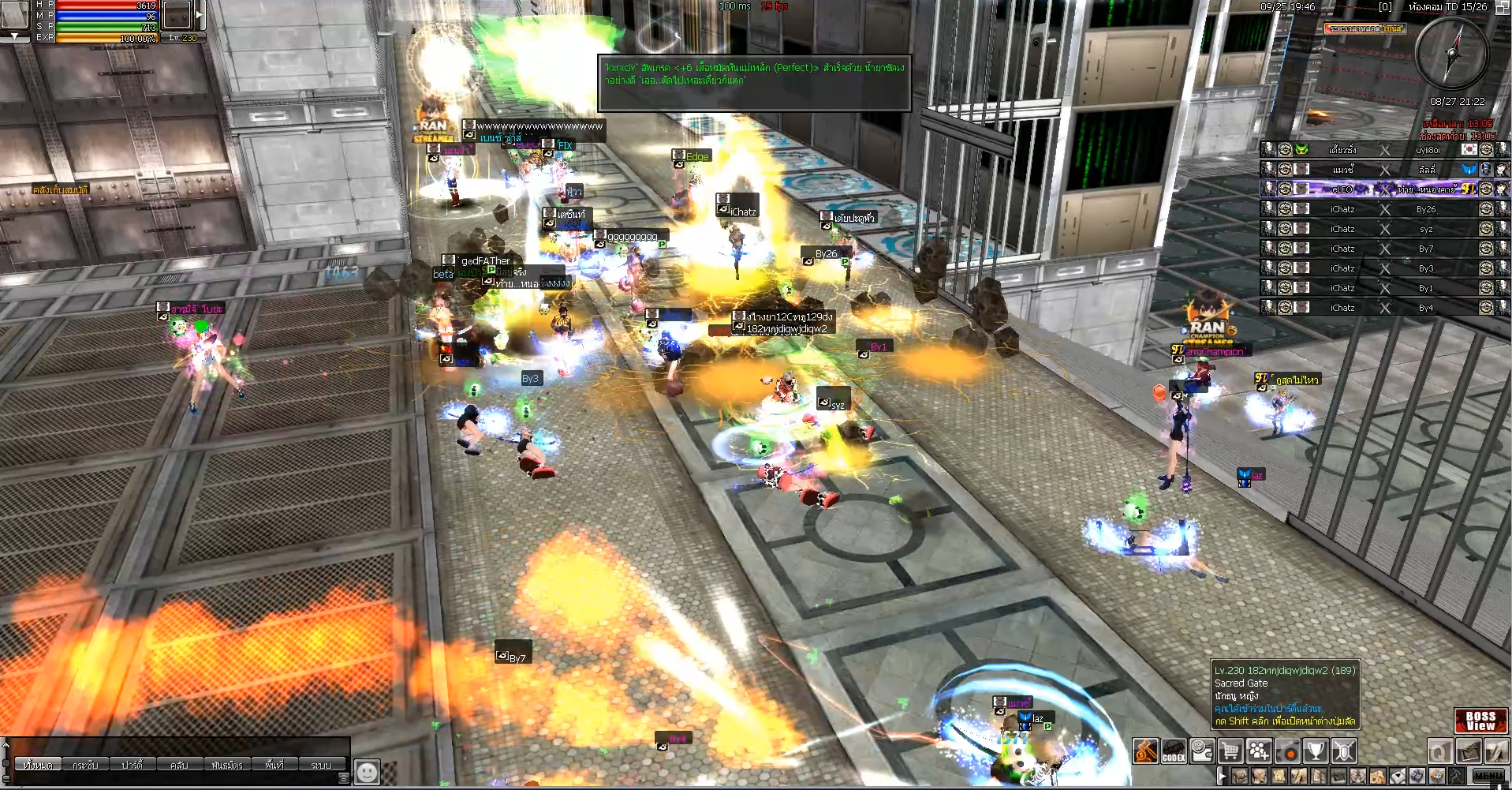Open the CODEX icon

tap(1174, 751)
